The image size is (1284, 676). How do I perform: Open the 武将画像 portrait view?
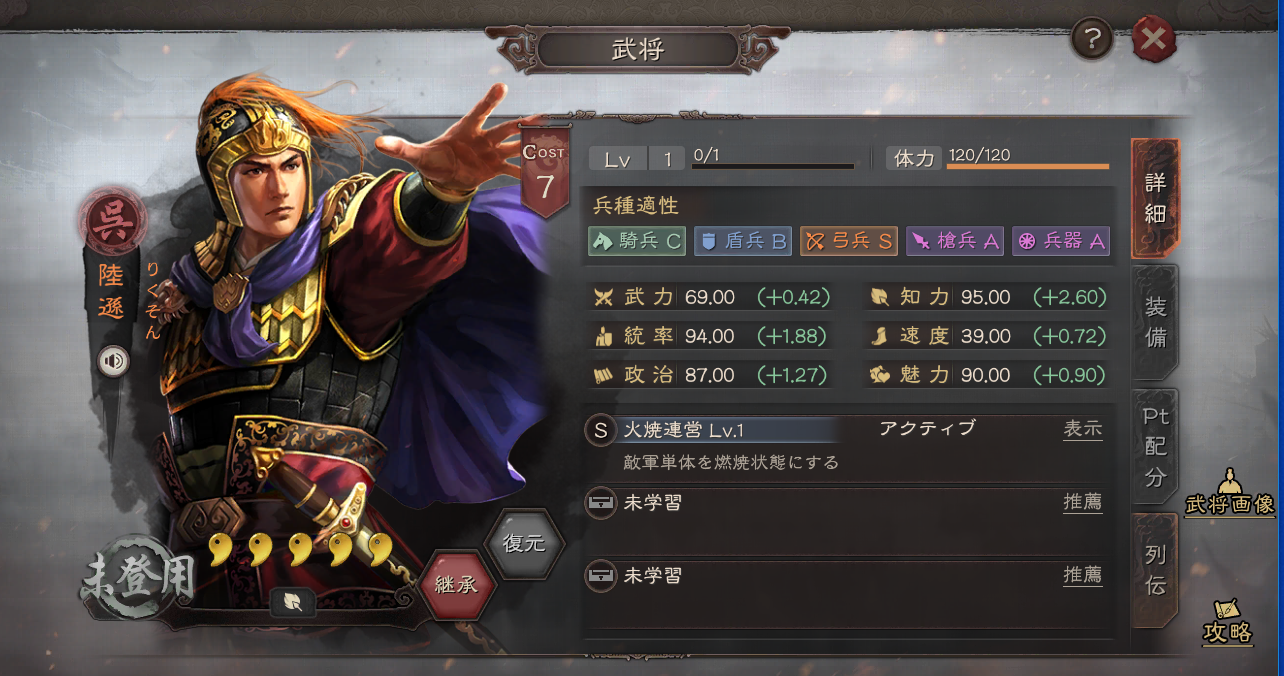(x=1229, y=493)
